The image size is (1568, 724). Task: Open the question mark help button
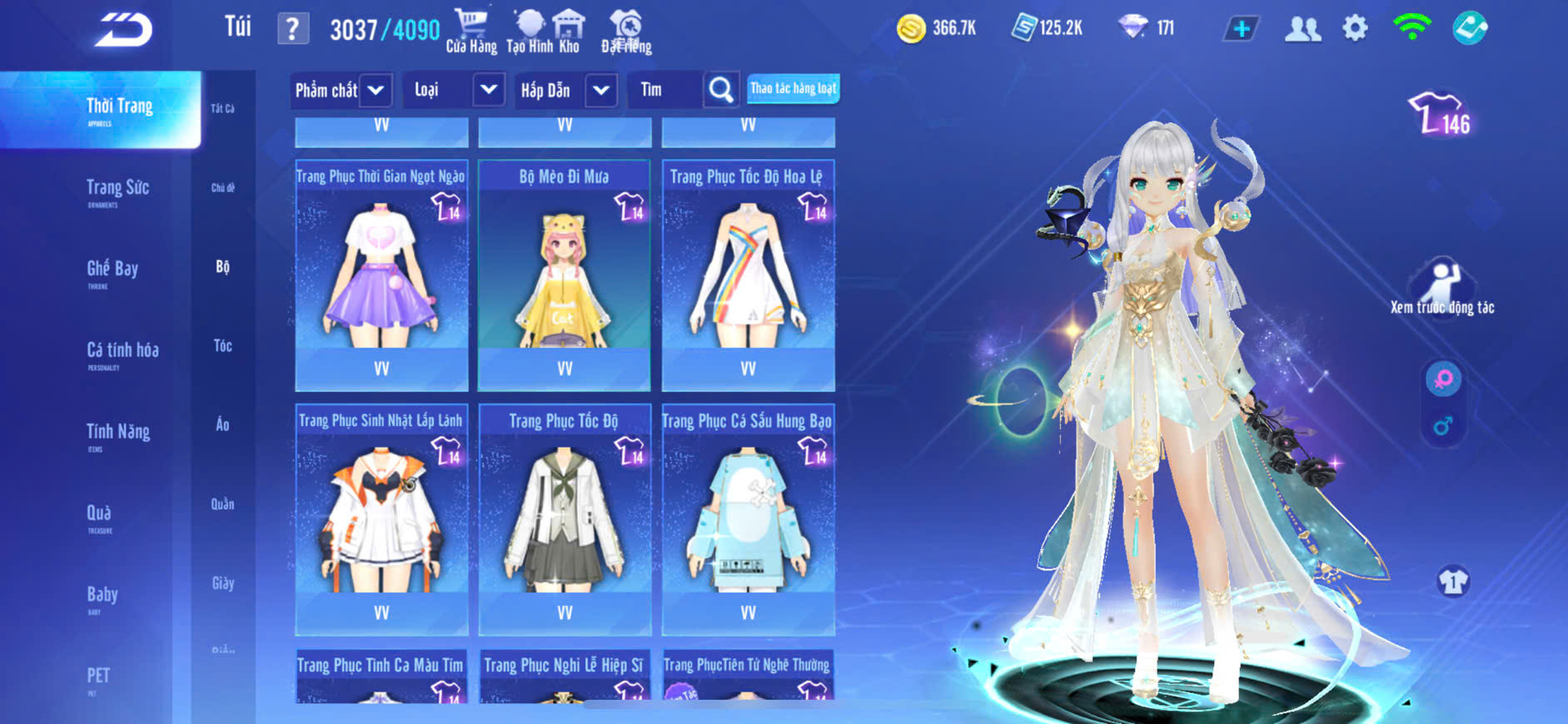click(292, 29)
